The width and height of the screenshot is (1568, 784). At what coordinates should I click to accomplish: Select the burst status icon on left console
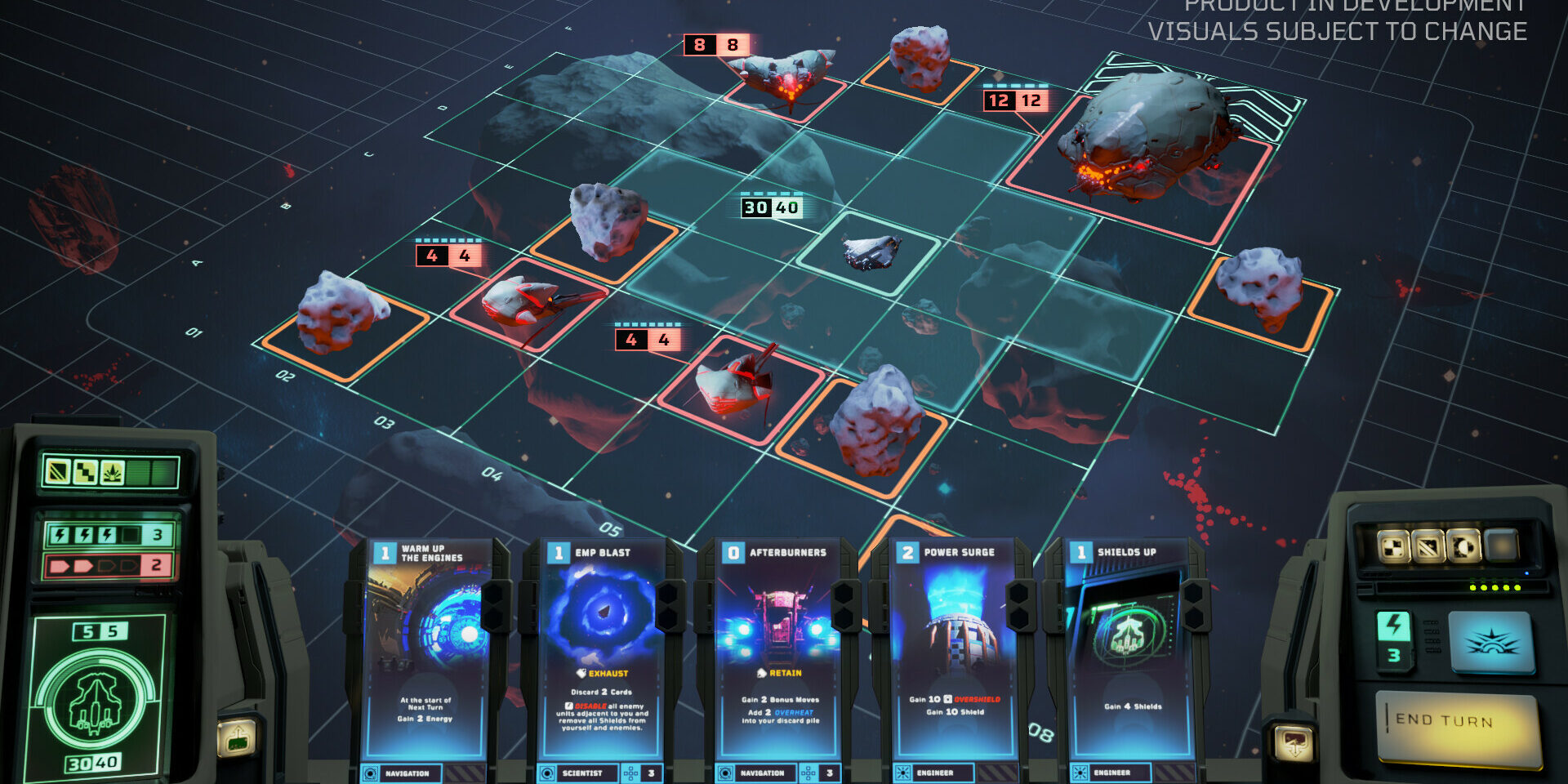pos(112,471)
